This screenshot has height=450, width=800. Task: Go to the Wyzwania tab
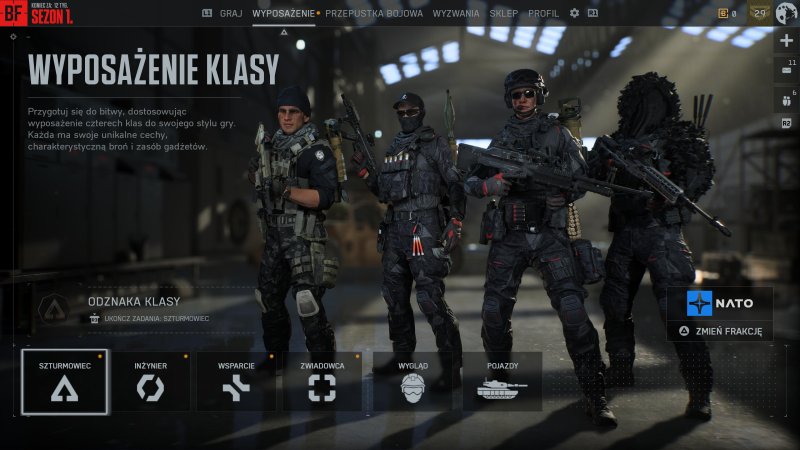click(x=455, y=14)
